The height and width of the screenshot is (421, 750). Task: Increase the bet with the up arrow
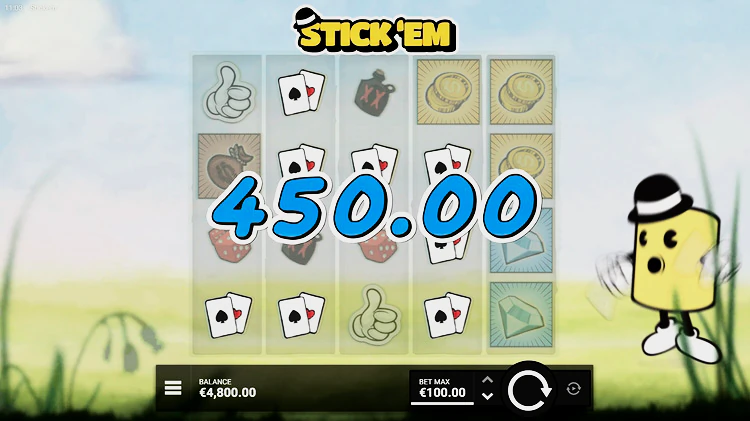[487, 380]
